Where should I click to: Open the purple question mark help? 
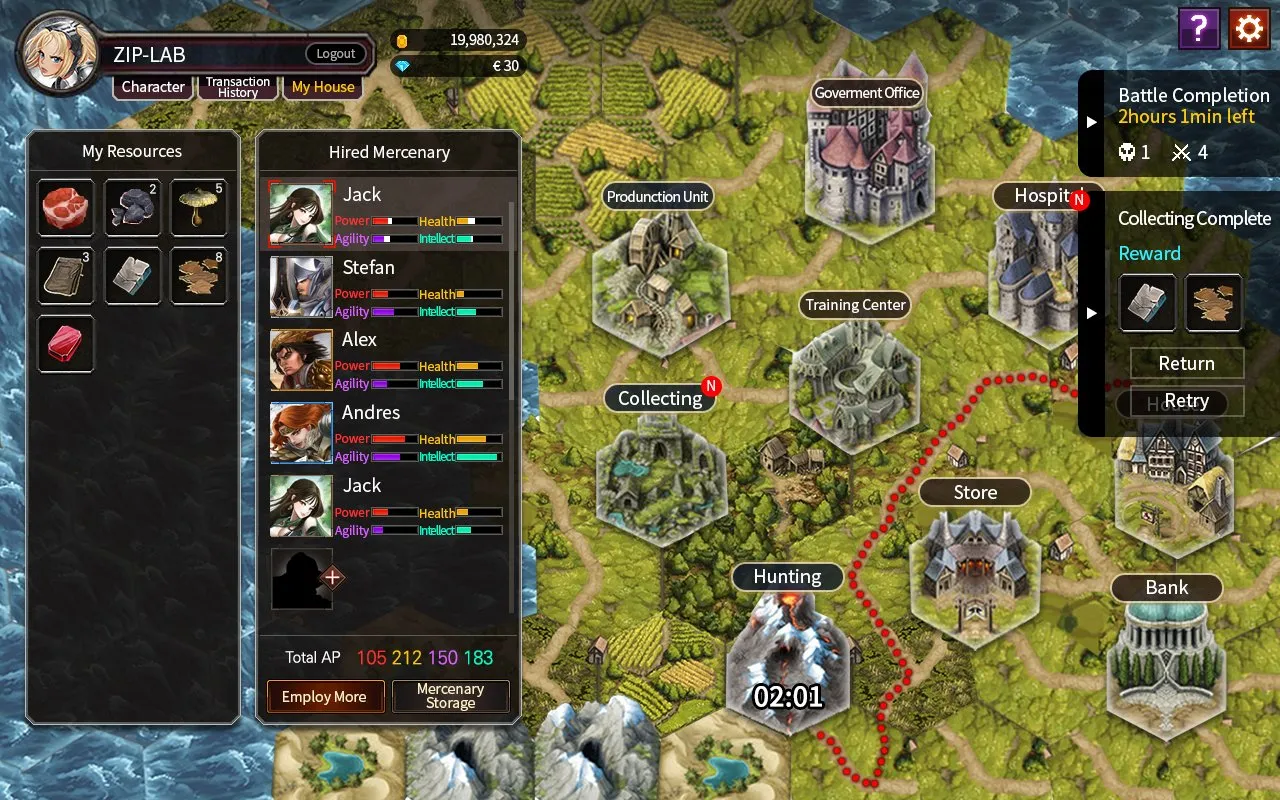click(x=1198, y=29)
